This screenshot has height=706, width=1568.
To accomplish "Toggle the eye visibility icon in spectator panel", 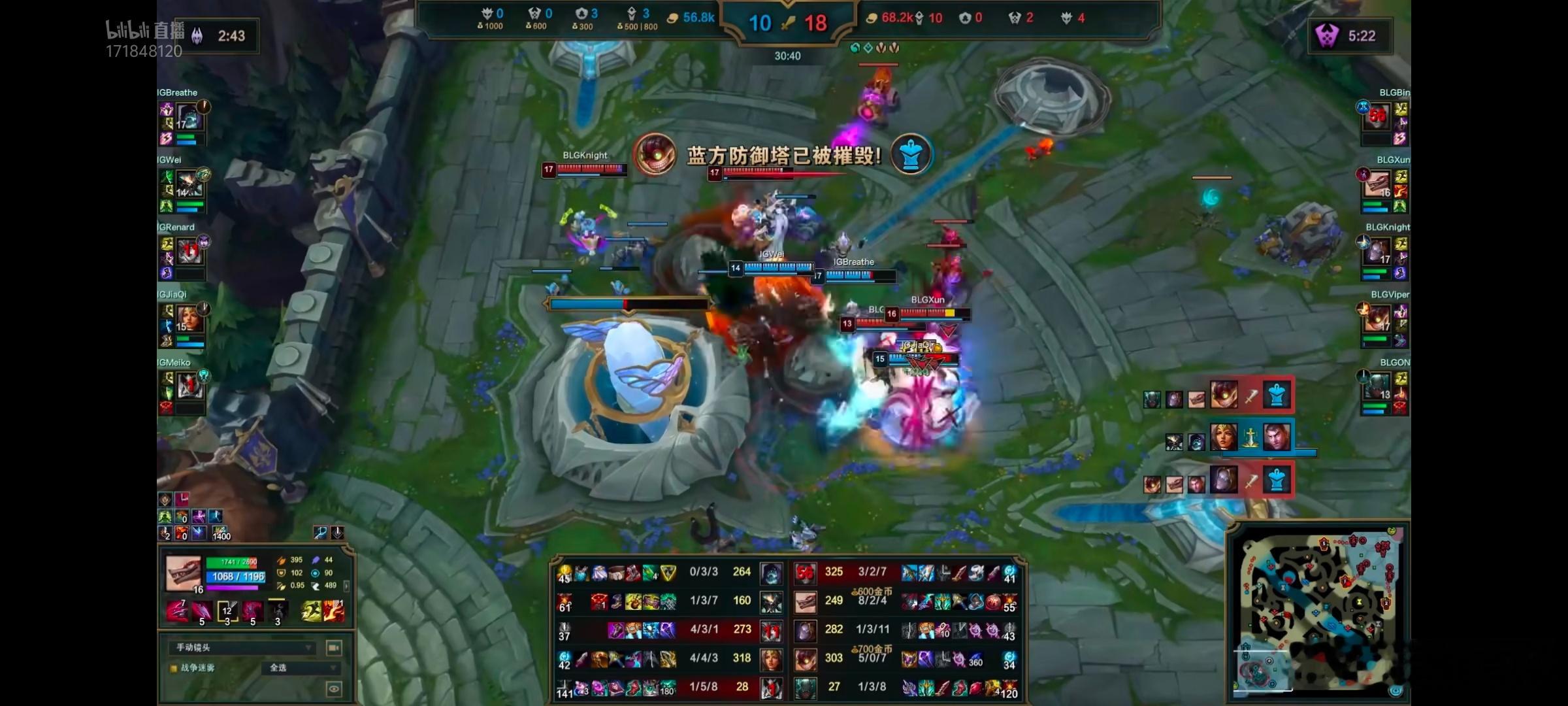I will pyautogui.click(x=335, y=689).
